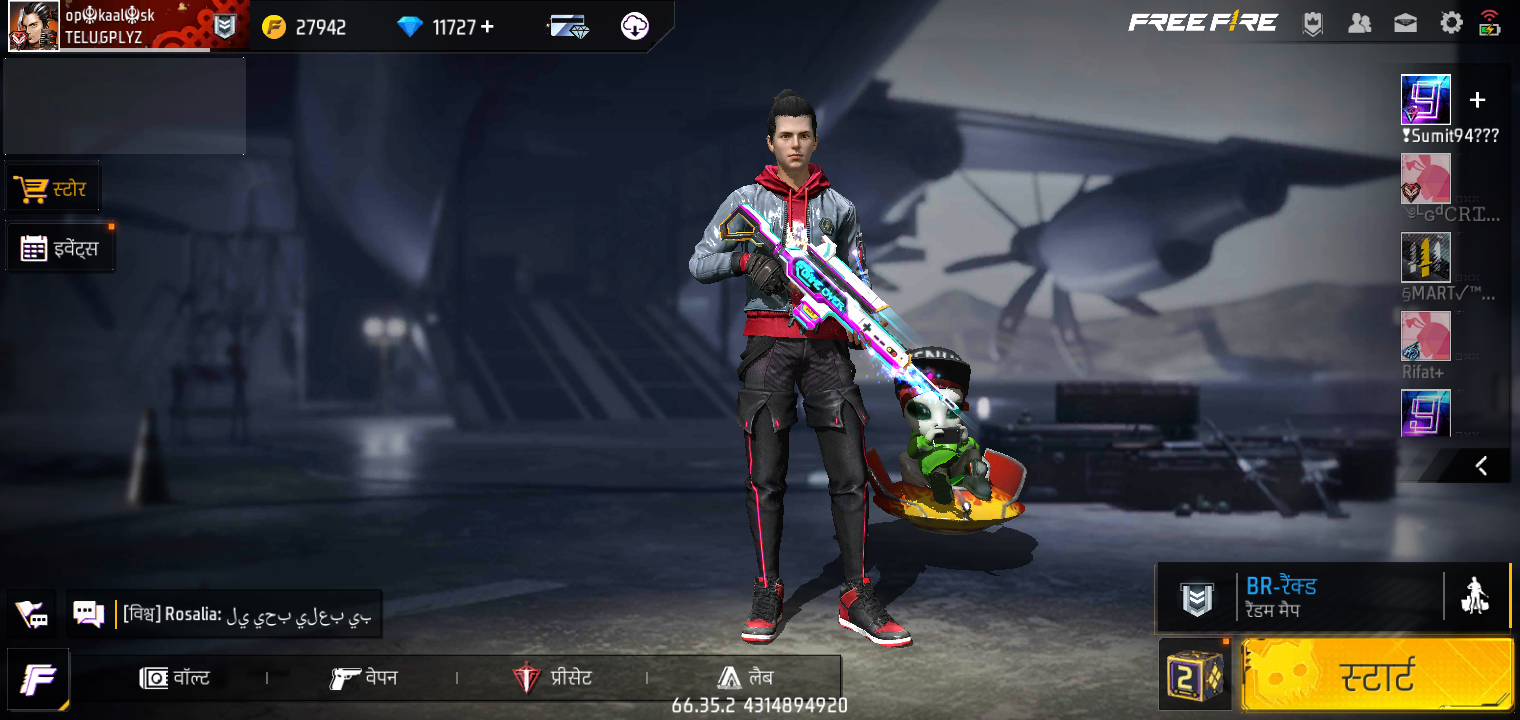
Task: View the player profile avatar
Action: click(x=34, y=27)
